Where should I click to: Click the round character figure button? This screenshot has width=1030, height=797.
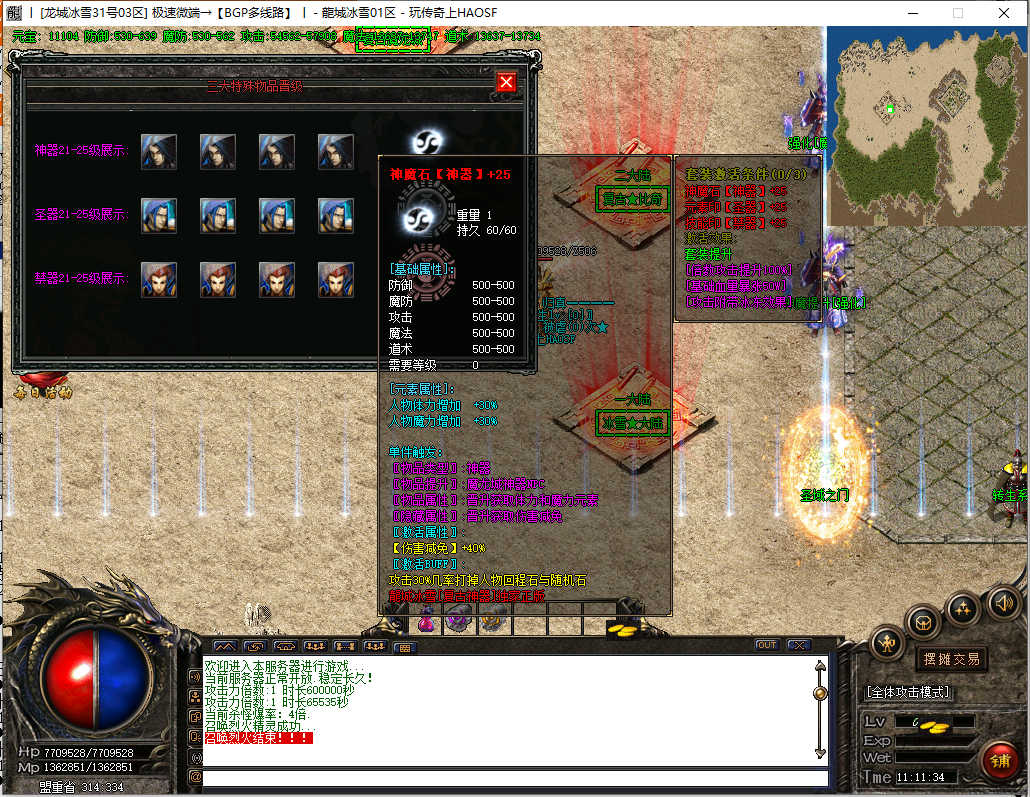point(887,643)
